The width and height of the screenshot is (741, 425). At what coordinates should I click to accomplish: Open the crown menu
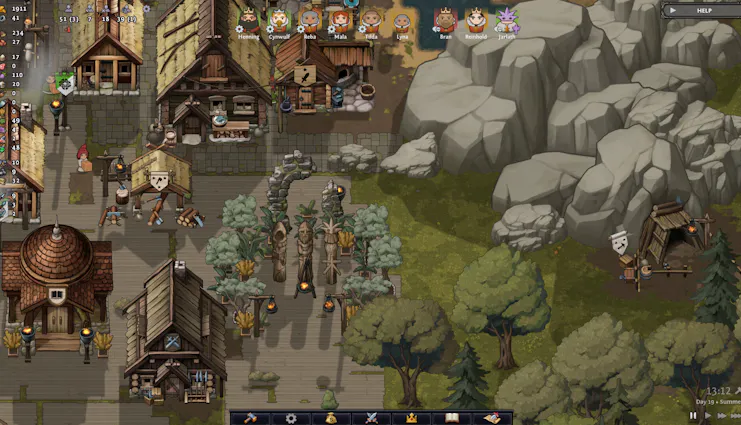pyautogui.click(x=410, y=418)
